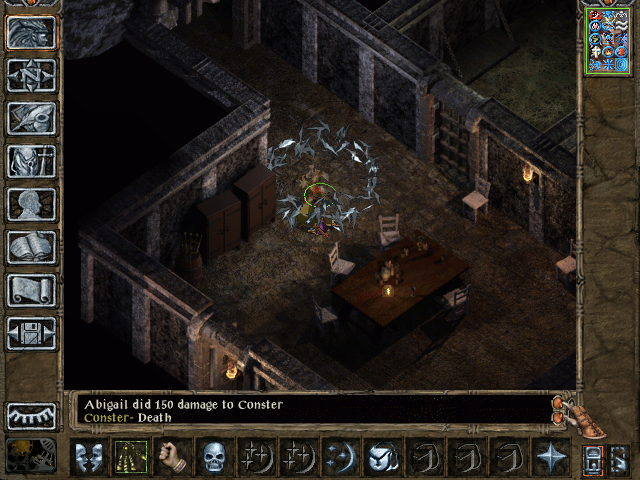Activate the skull quick spell

click(x=214, y=457)
